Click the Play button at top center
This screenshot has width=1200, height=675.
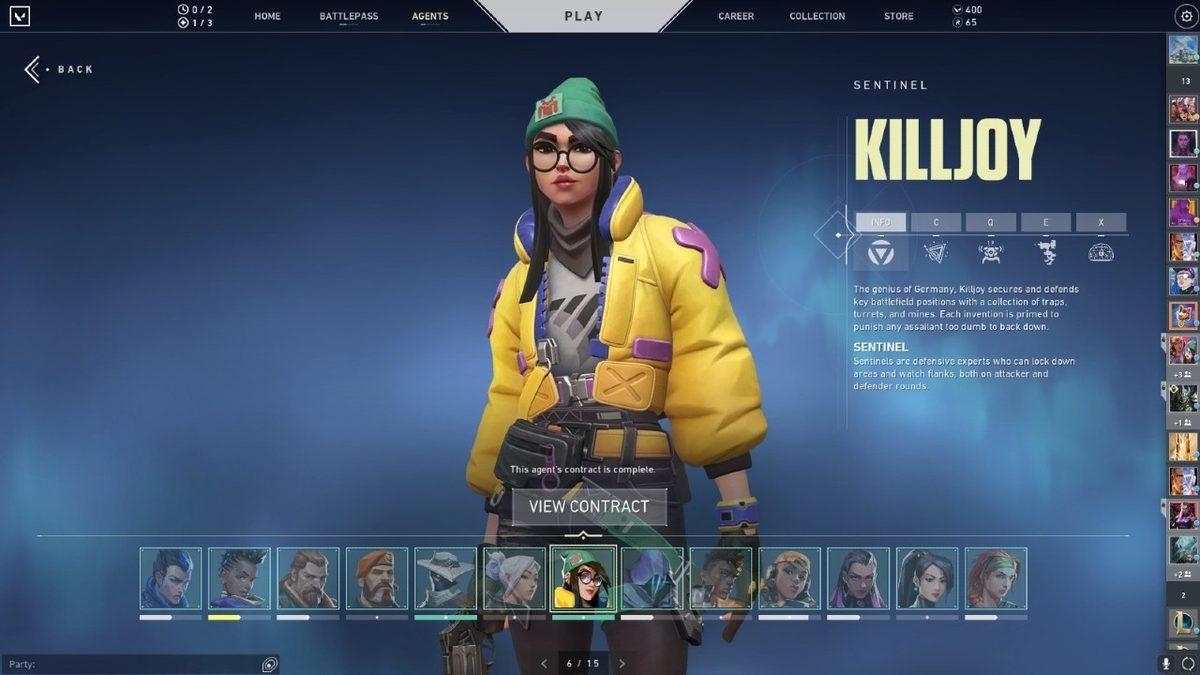pos(584,16)
